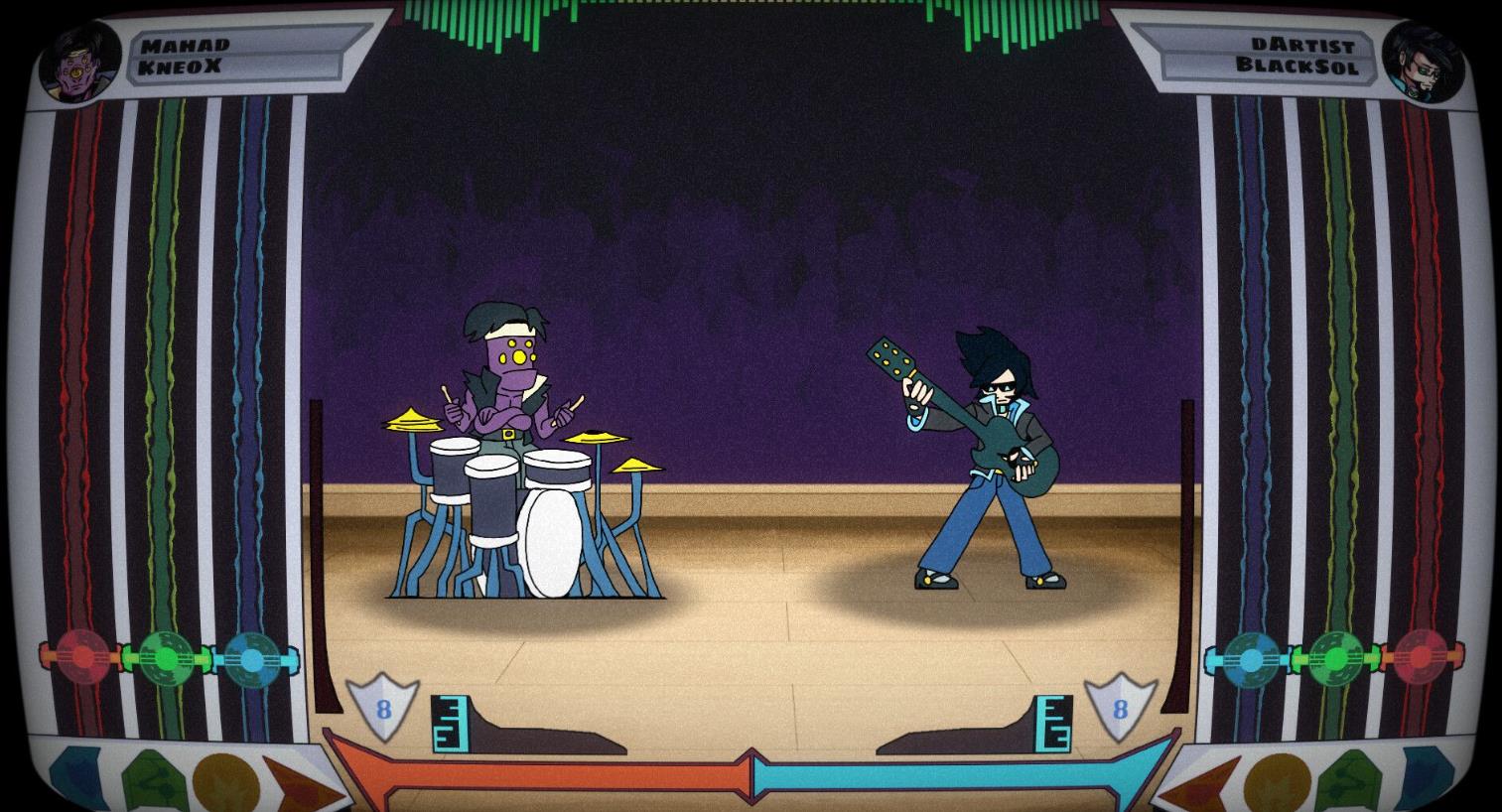Click the gold medal icon in bottom-right corner
1502x812 pixels.
1277,782
